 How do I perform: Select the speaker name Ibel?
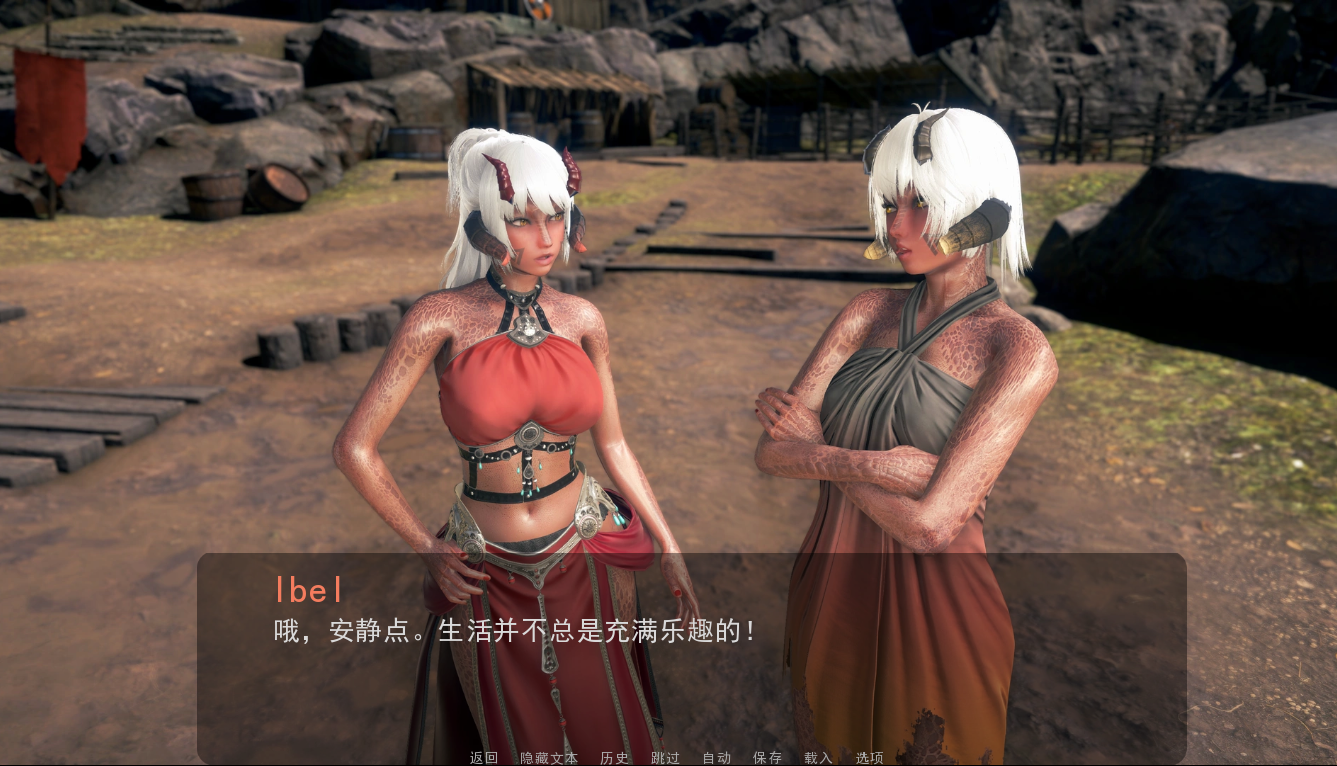coord(308,590)
